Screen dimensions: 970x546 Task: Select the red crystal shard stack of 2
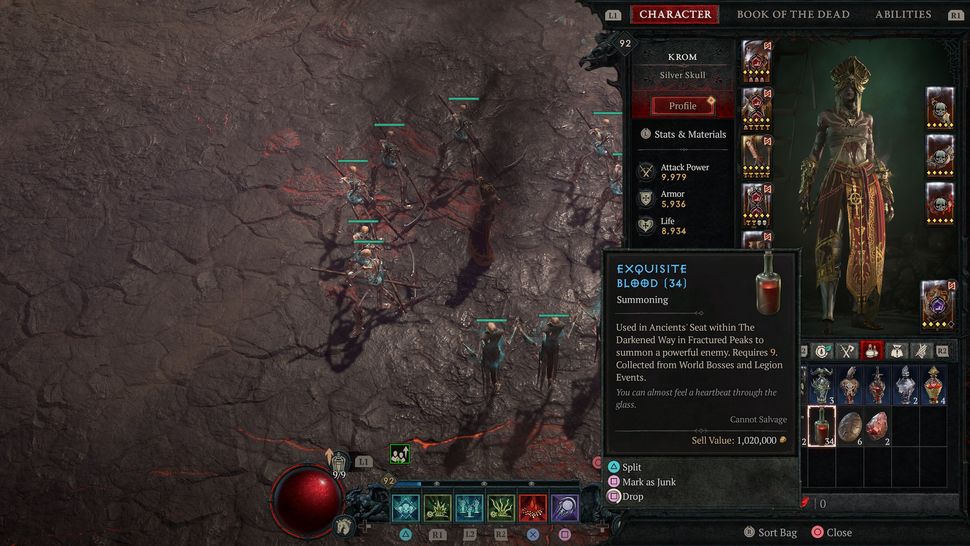click(x=878, y=427)
